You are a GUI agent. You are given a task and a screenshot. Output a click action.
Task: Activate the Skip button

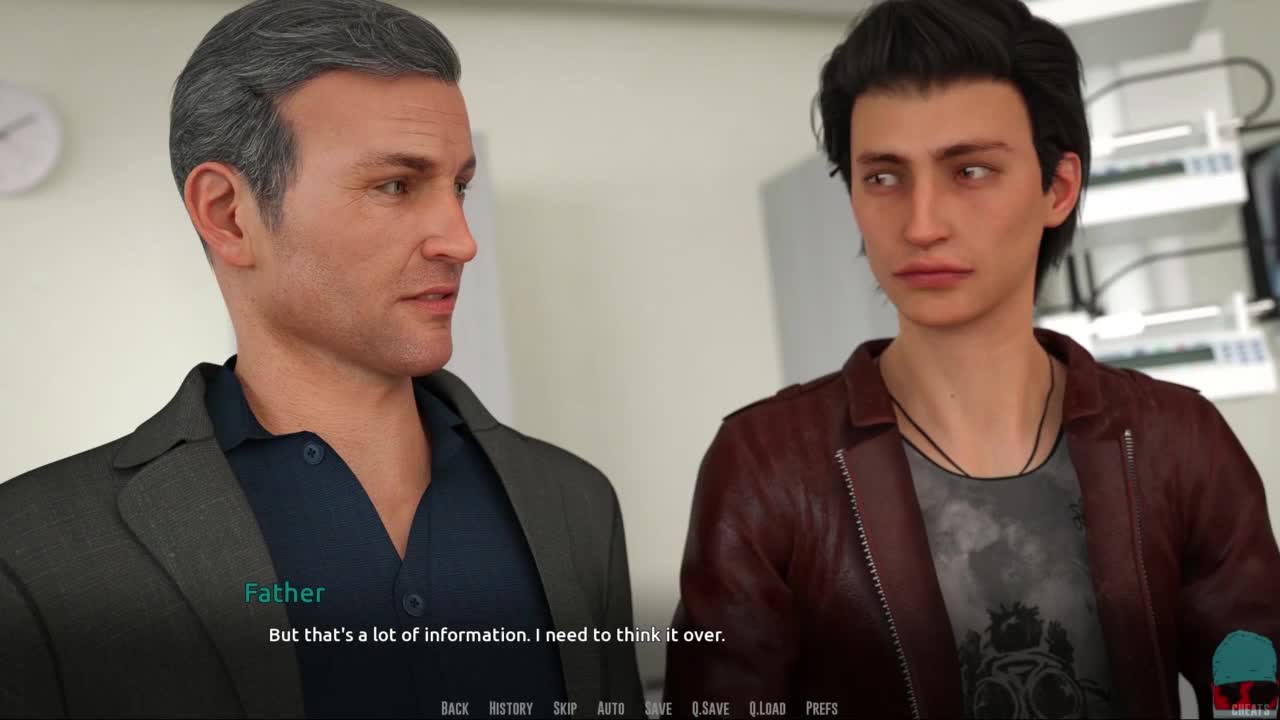[x=564, y=708]
